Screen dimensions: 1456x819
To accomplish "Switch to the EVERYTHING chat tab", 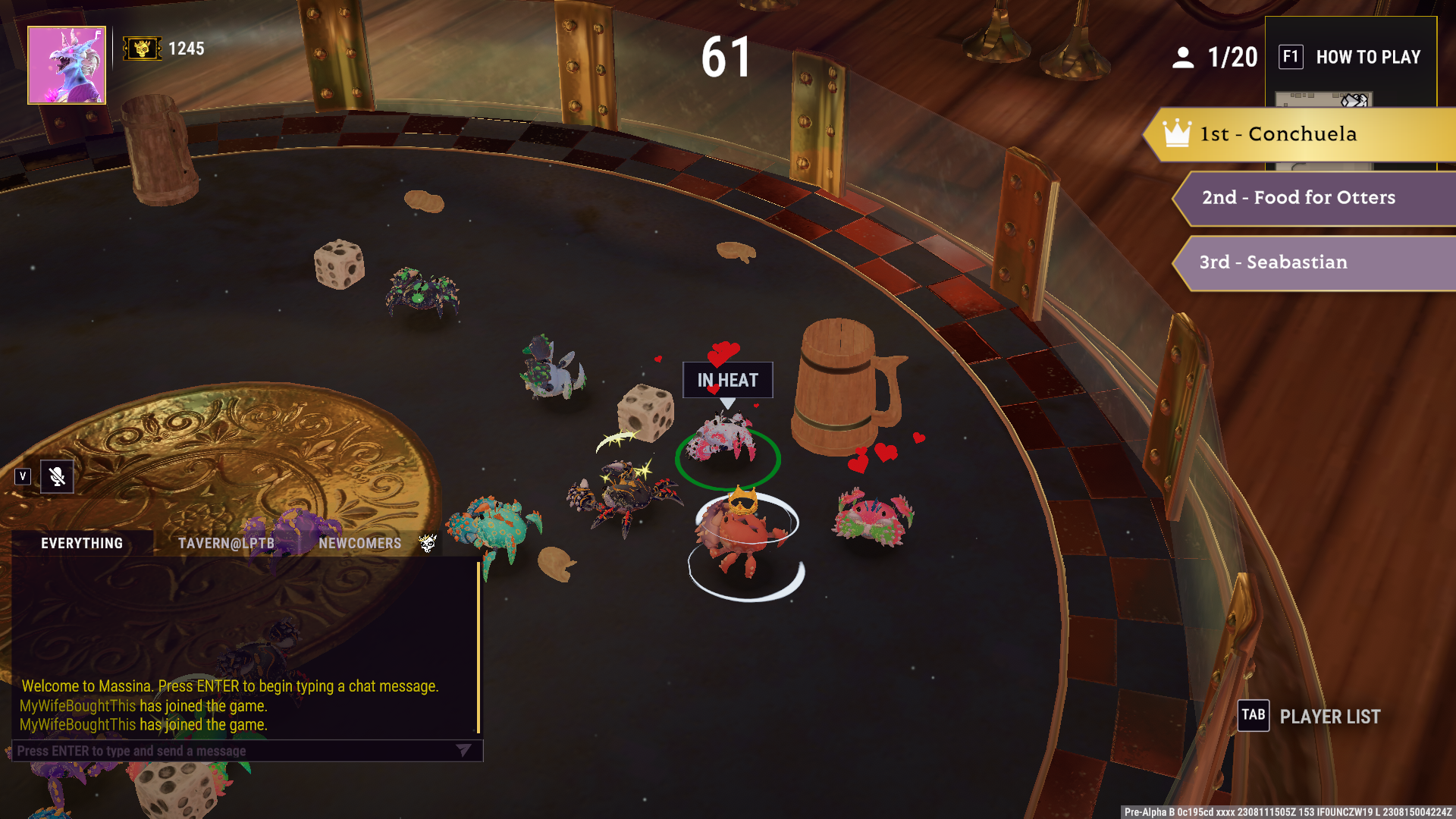I will pyautogui.click(x=82, y=543).
